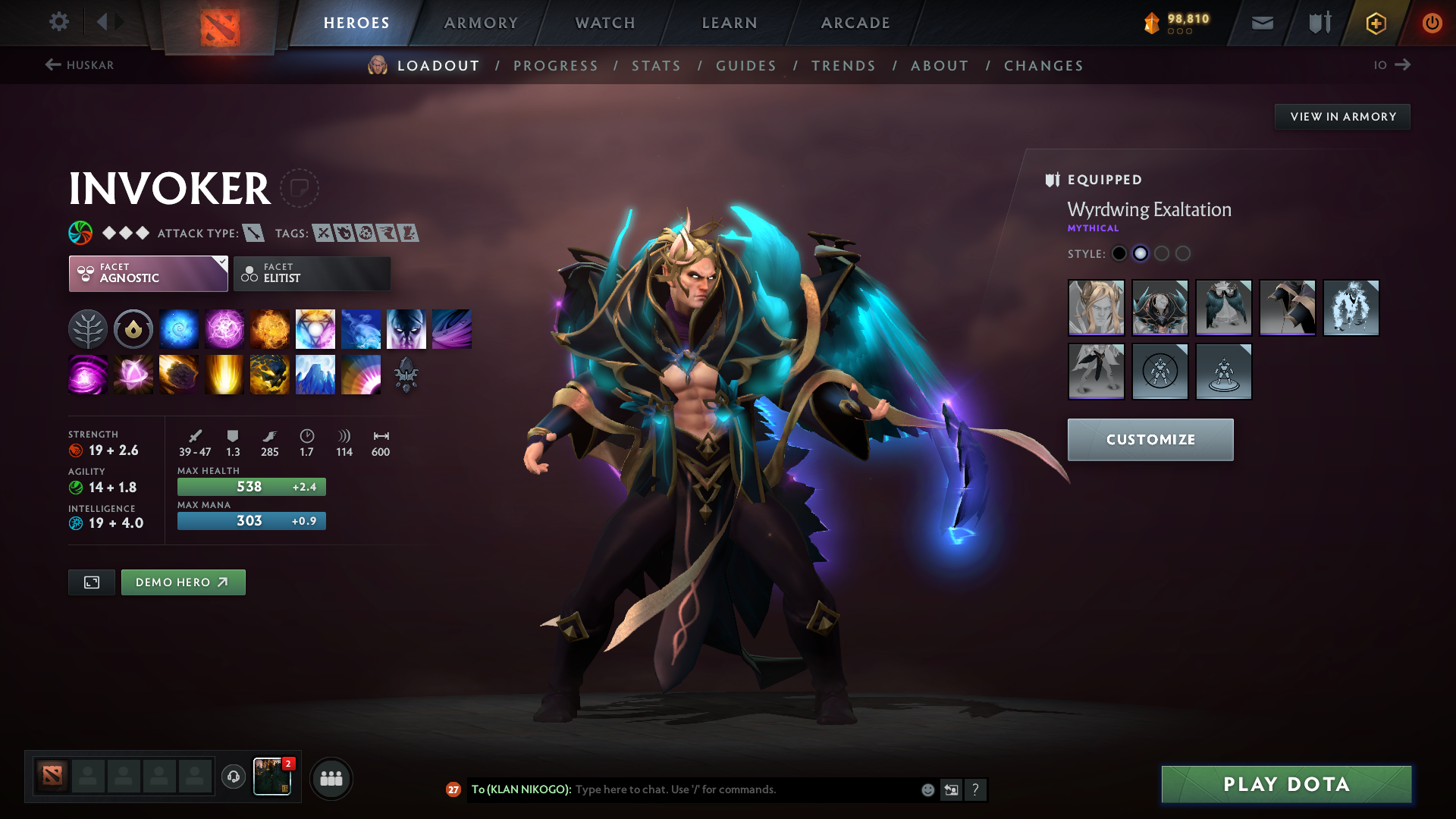Image resolution: width=1456 pixels, height=819 pixels.
Task: Choose the first black style dot
Action: tap(1119, 254)
